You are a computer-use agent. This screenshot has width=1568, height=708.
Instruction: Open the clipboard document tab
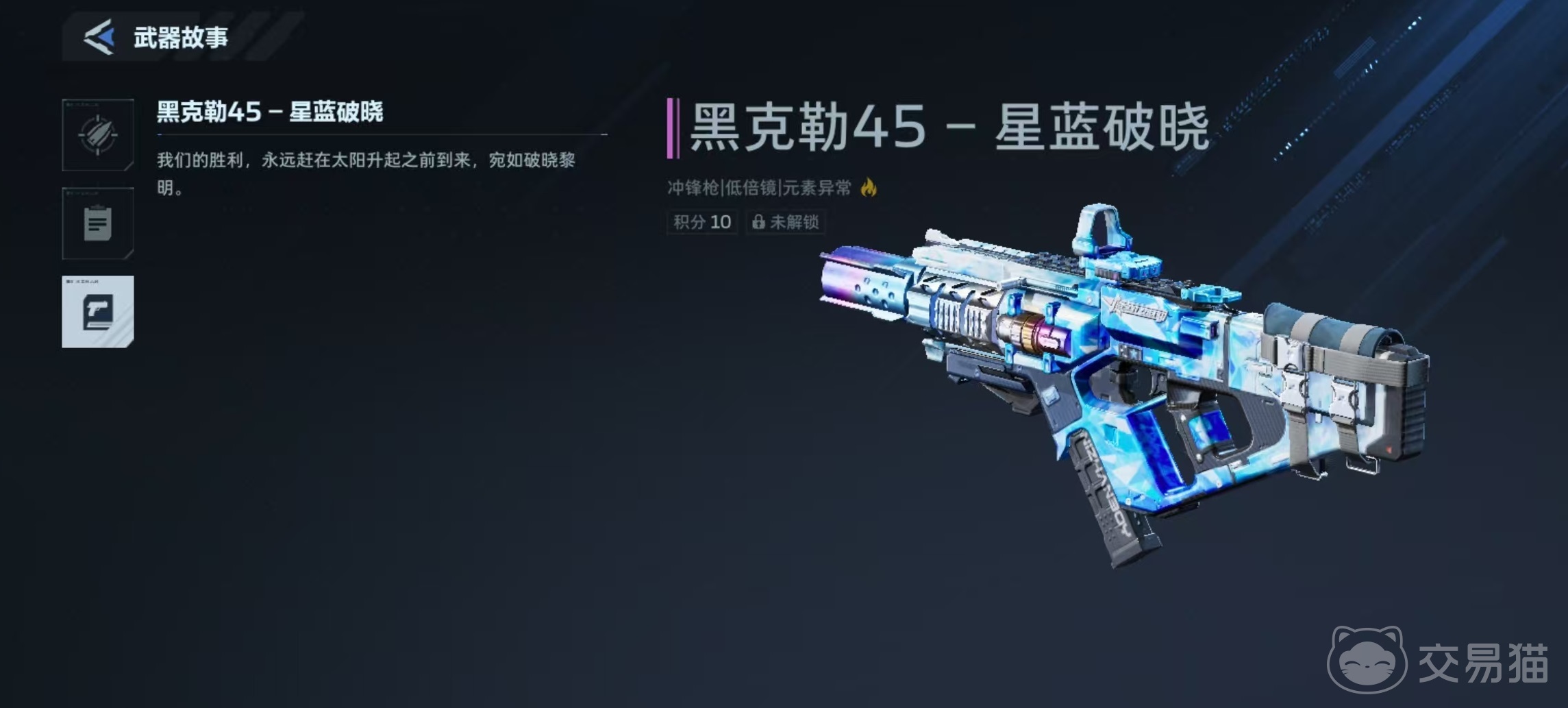98,223
